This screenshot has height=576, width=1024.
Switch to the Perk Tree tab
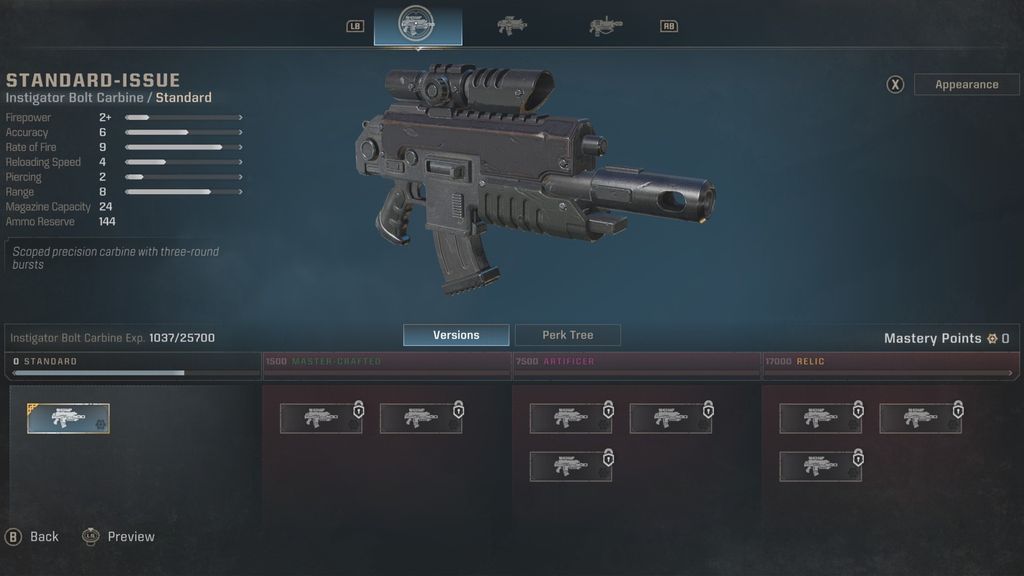(x=568, y=336)
